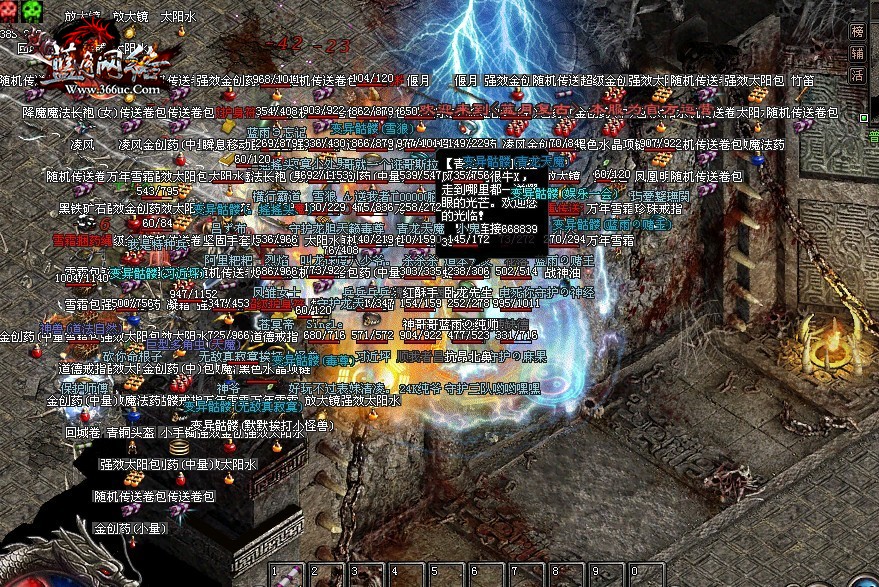Screen dimensions: 879x587
Task: Click the green skull buff icon
Action: coord(34,8)
